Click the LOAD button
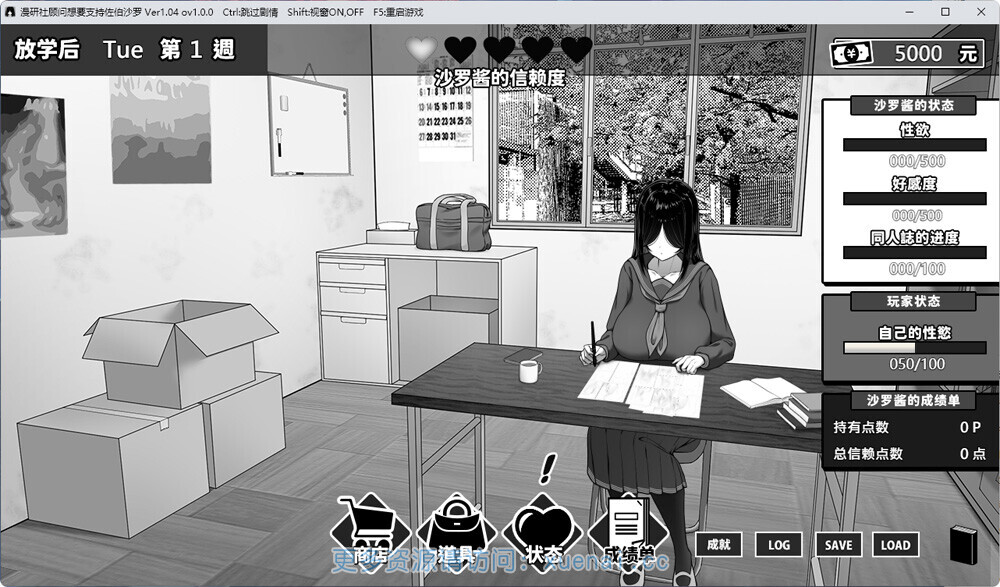1000x587 pixels. (895, 544)
